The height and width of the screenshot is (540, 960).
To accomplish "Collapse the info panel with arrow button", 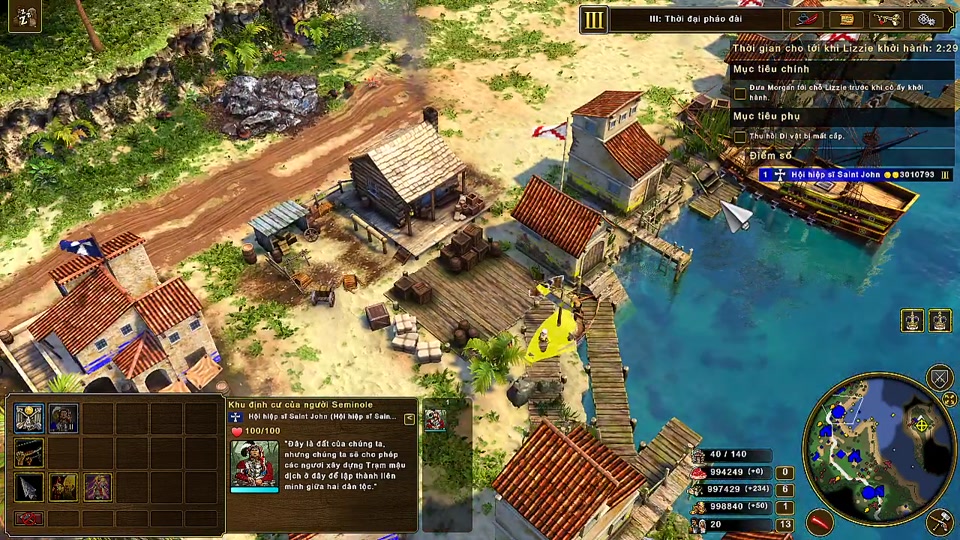I will pyautogui.click(x=409, y=419).
